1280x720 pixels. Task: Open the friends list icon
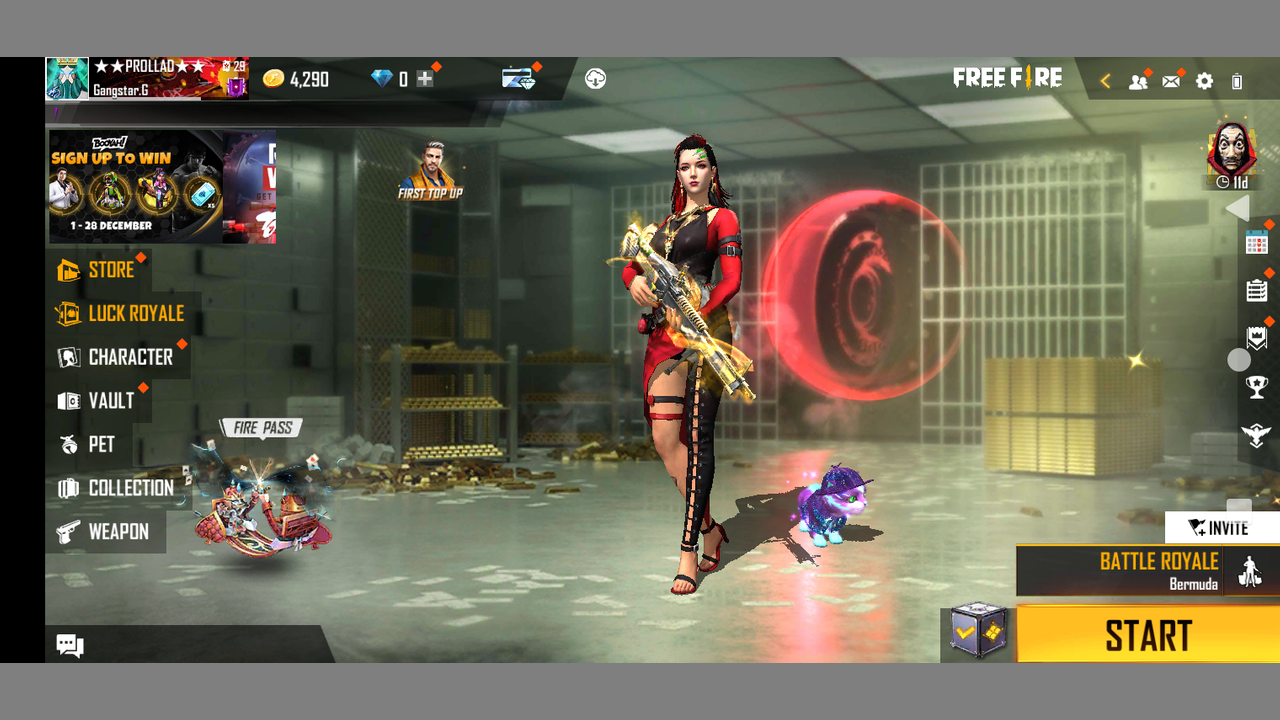point(1138,81)
